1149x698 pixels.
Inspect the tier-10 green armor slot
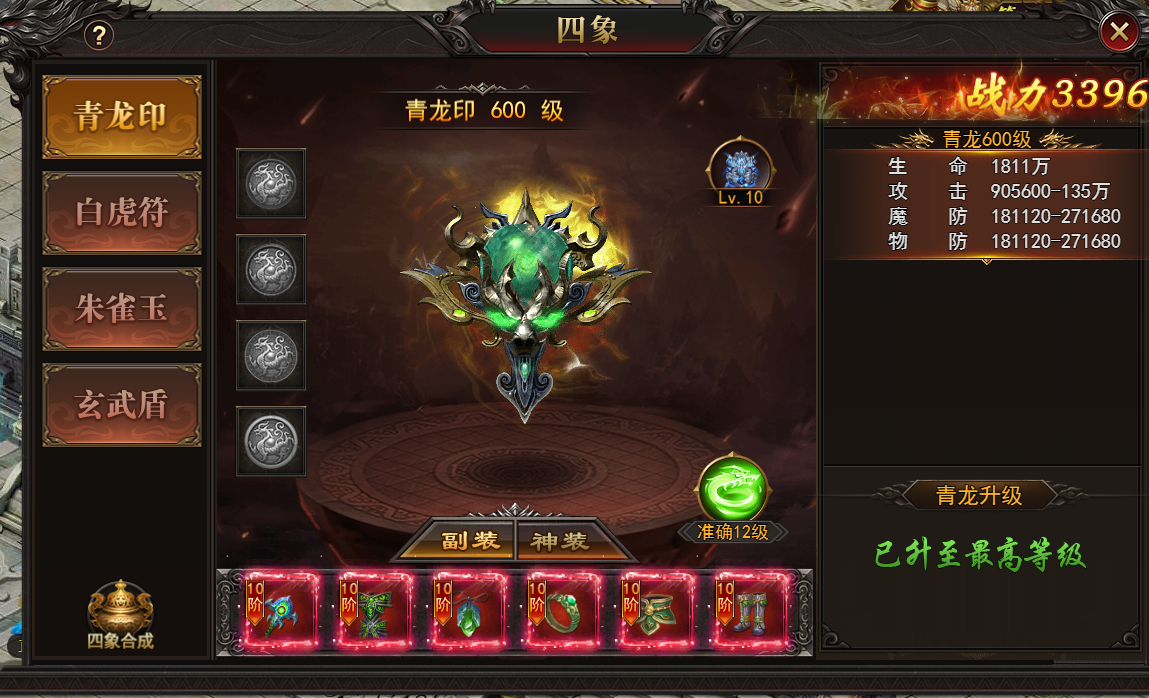click(x=373, y=609)
